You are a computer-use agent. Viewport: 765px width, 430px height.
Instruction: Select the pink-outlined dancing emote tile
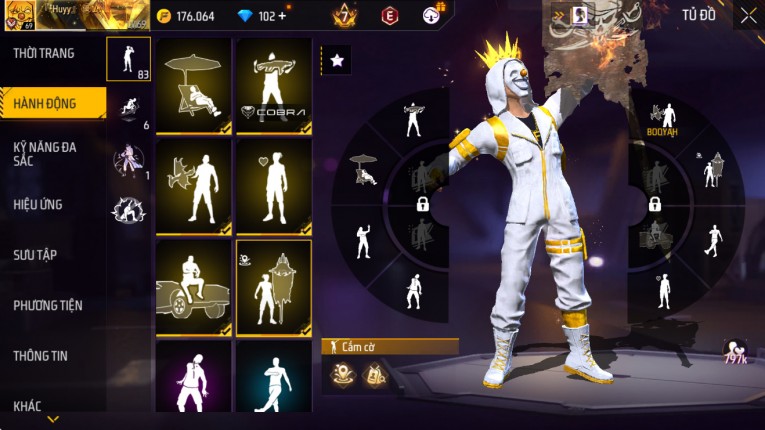point(193,380)
